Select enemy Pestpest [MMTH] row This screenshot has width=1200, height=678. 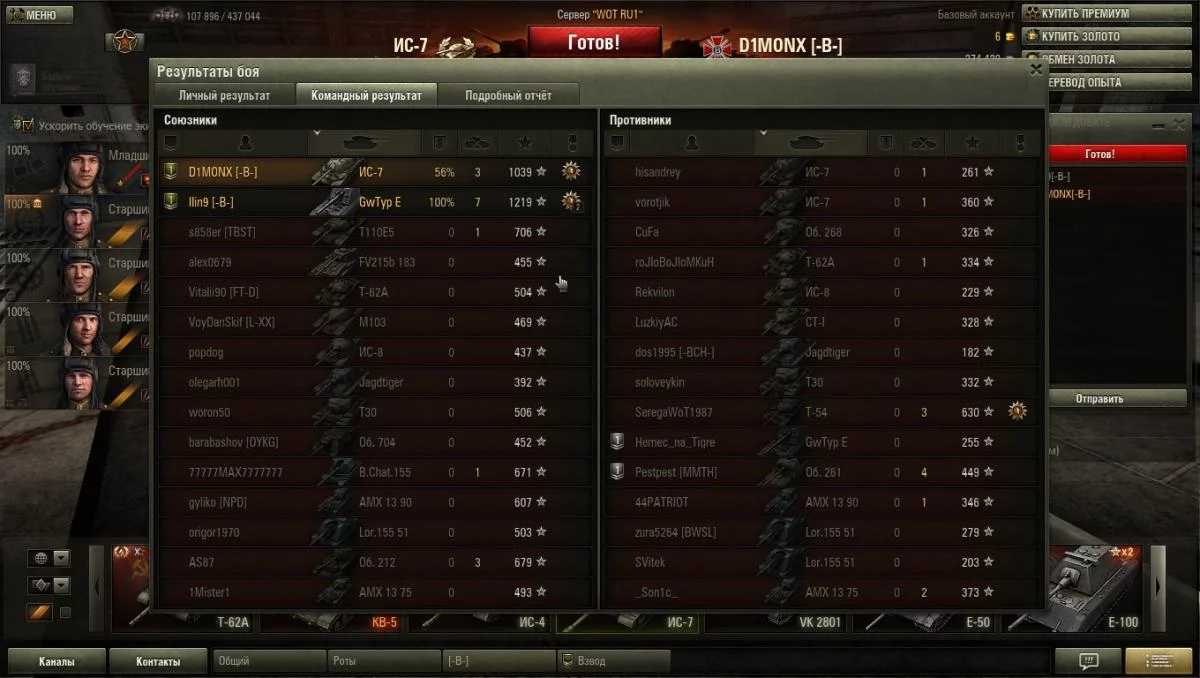pos(820,472)
